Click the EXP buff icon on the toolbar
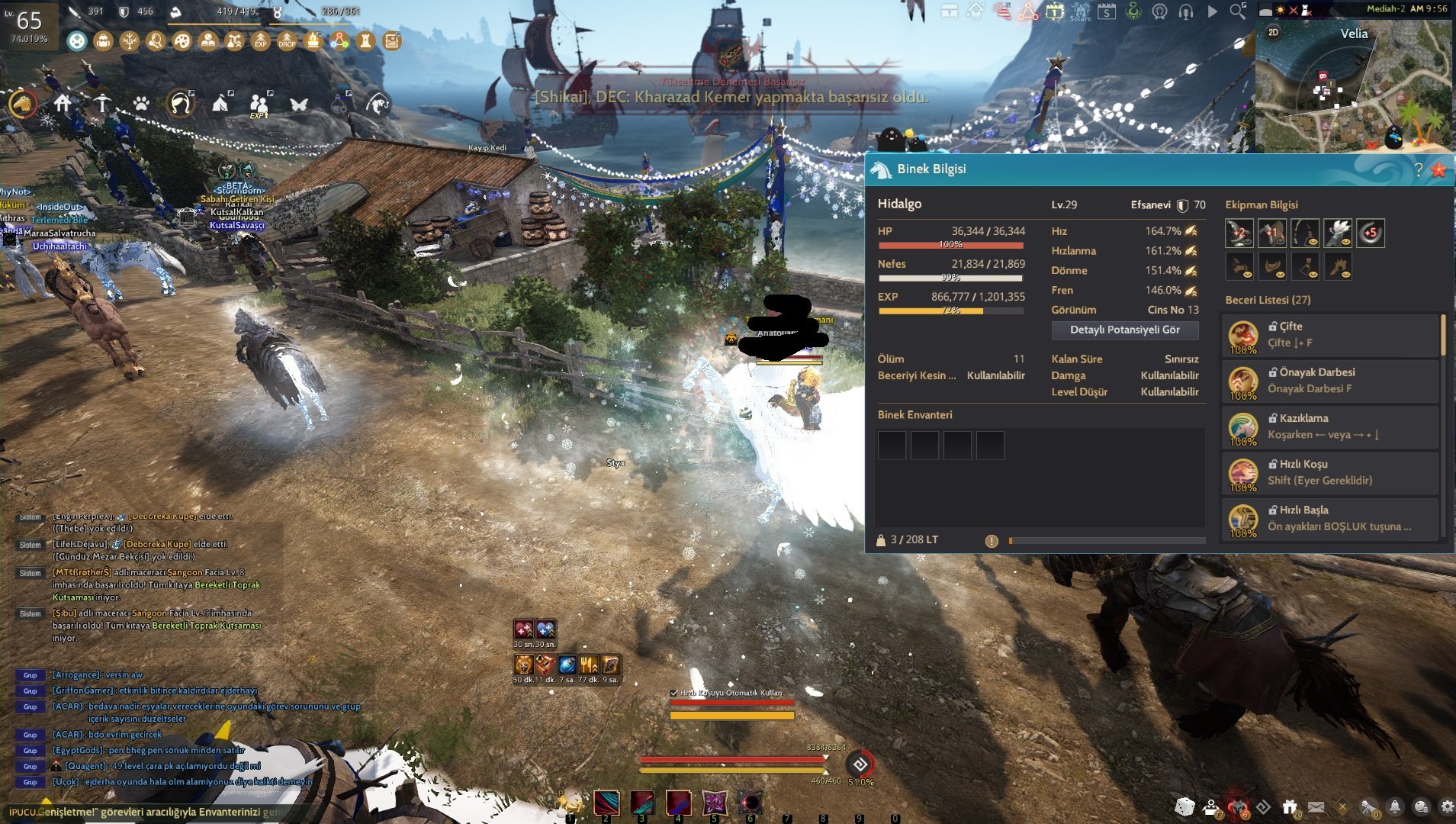The height and width of the screenshot is (824, 1456). pyautogui.click(x=261, y=43)
